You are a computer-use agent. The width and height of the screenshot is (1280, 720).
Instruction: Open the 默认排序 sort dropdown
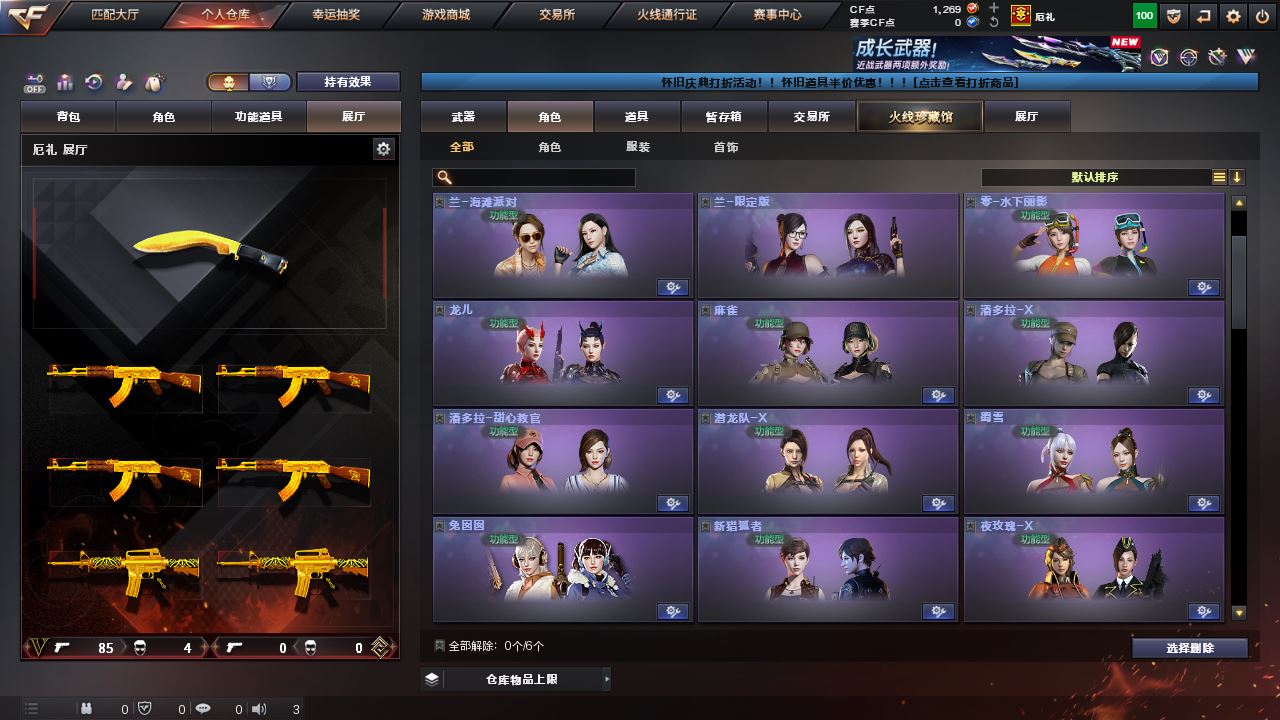1095,177
